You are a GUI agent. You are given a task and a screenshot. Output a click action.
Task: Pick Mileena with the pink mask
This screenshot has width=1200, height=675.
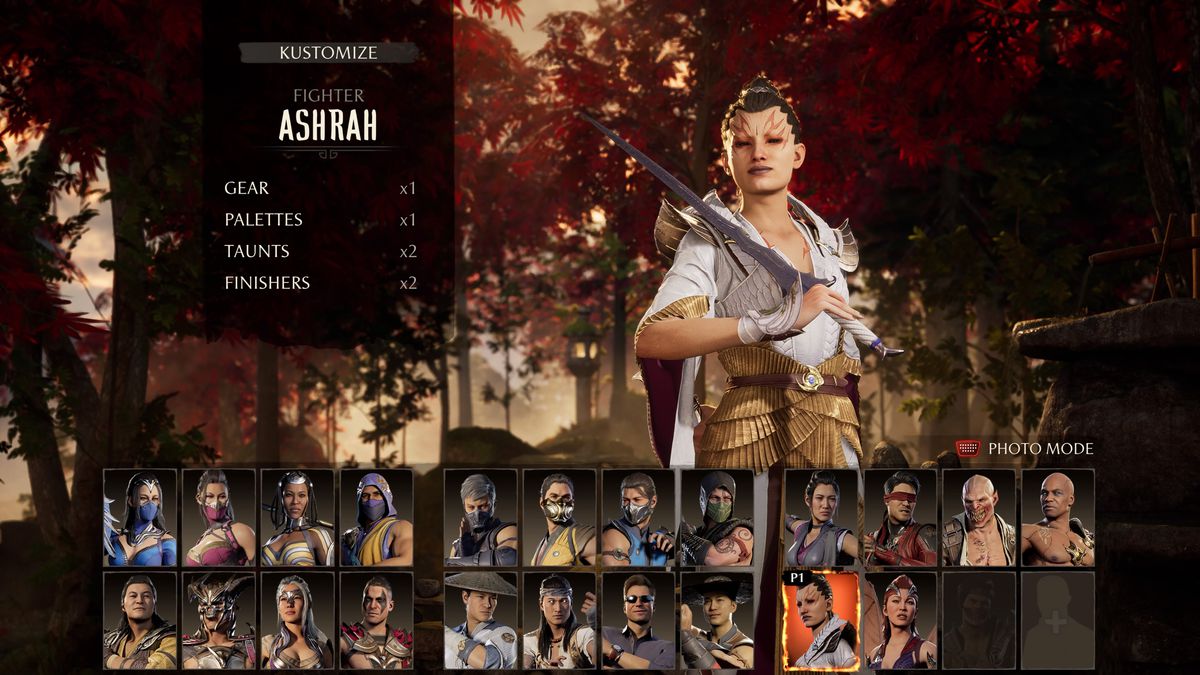(x=219, y=517)
